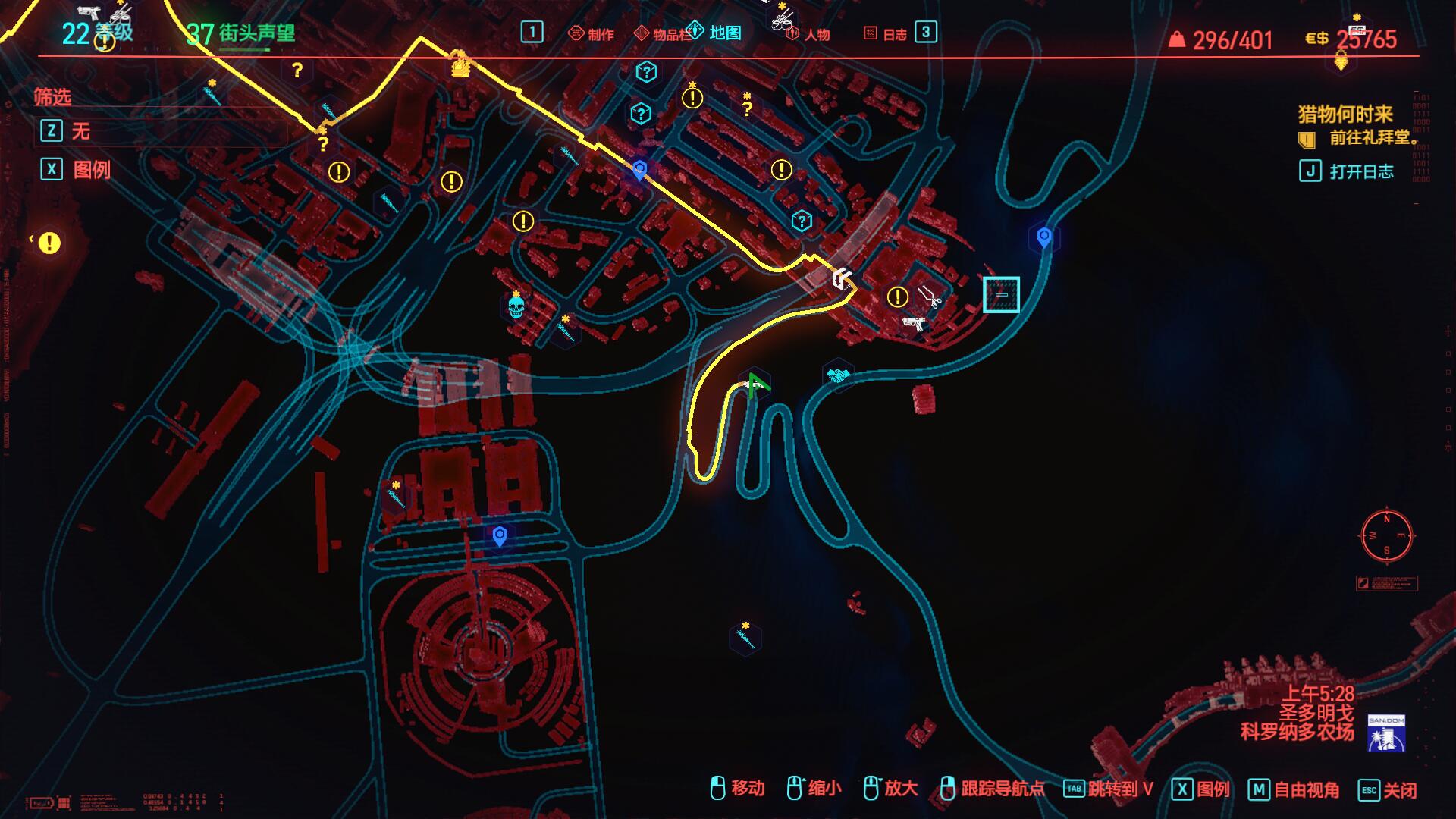Open the 日志 journal tab
Screen dimensions: 1456x819
tap(886, 34)
